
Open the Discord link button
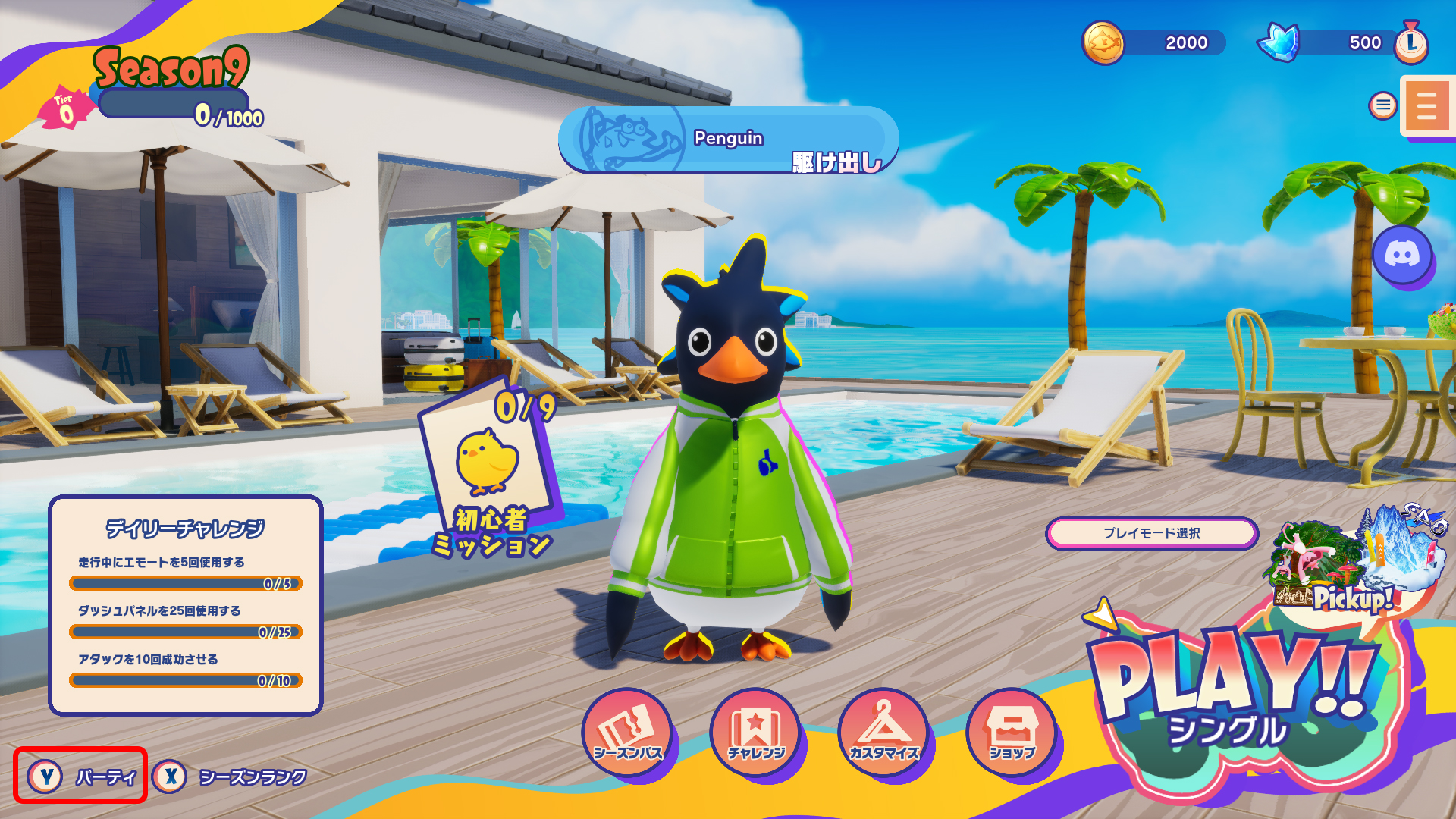pyautogui.click(x=1402, y=255)
